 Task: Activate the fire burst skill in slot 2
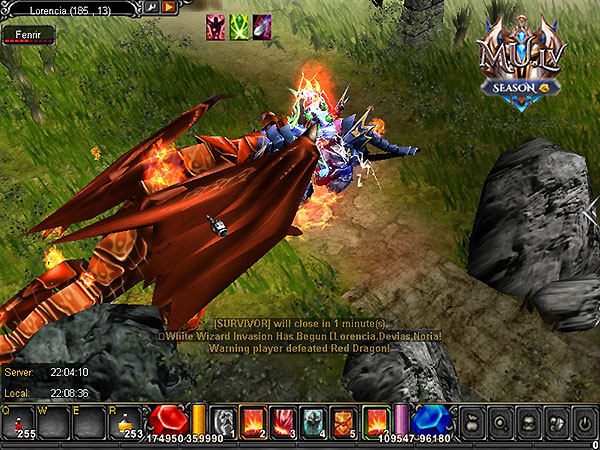(x=255, y=420)
